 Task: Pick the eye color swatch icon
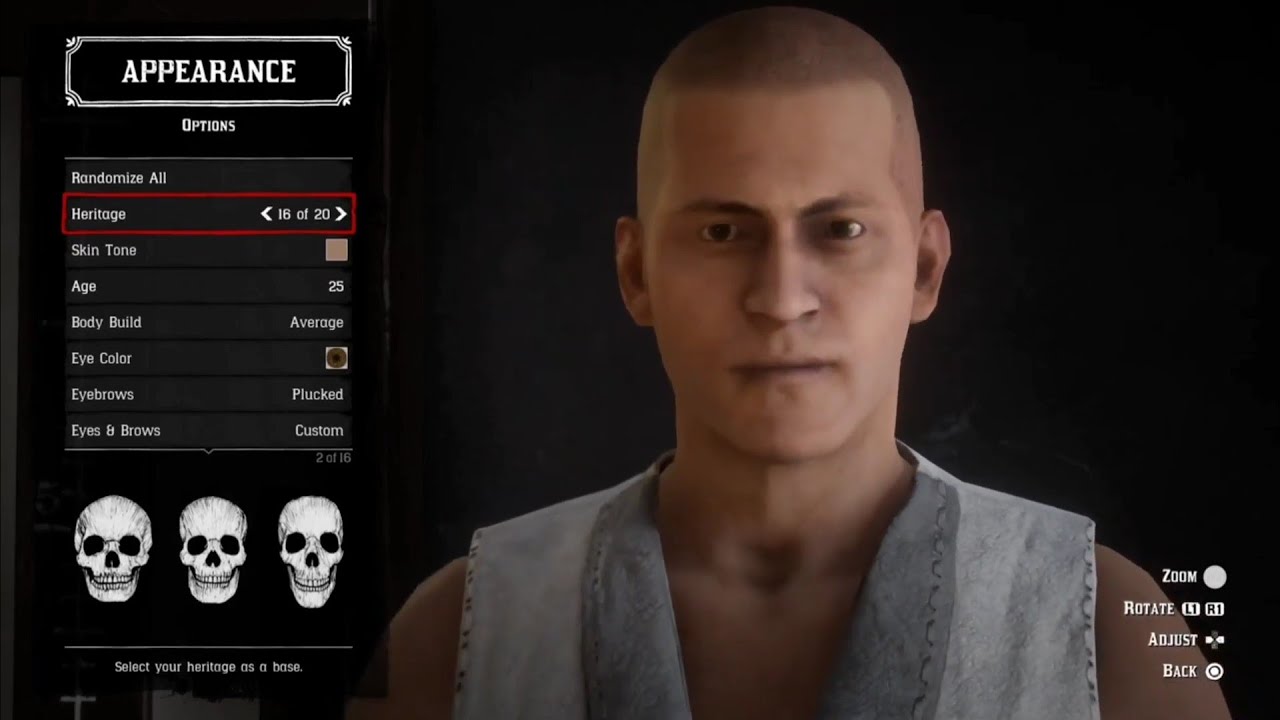pyautogui.click(x=336, y=358)
